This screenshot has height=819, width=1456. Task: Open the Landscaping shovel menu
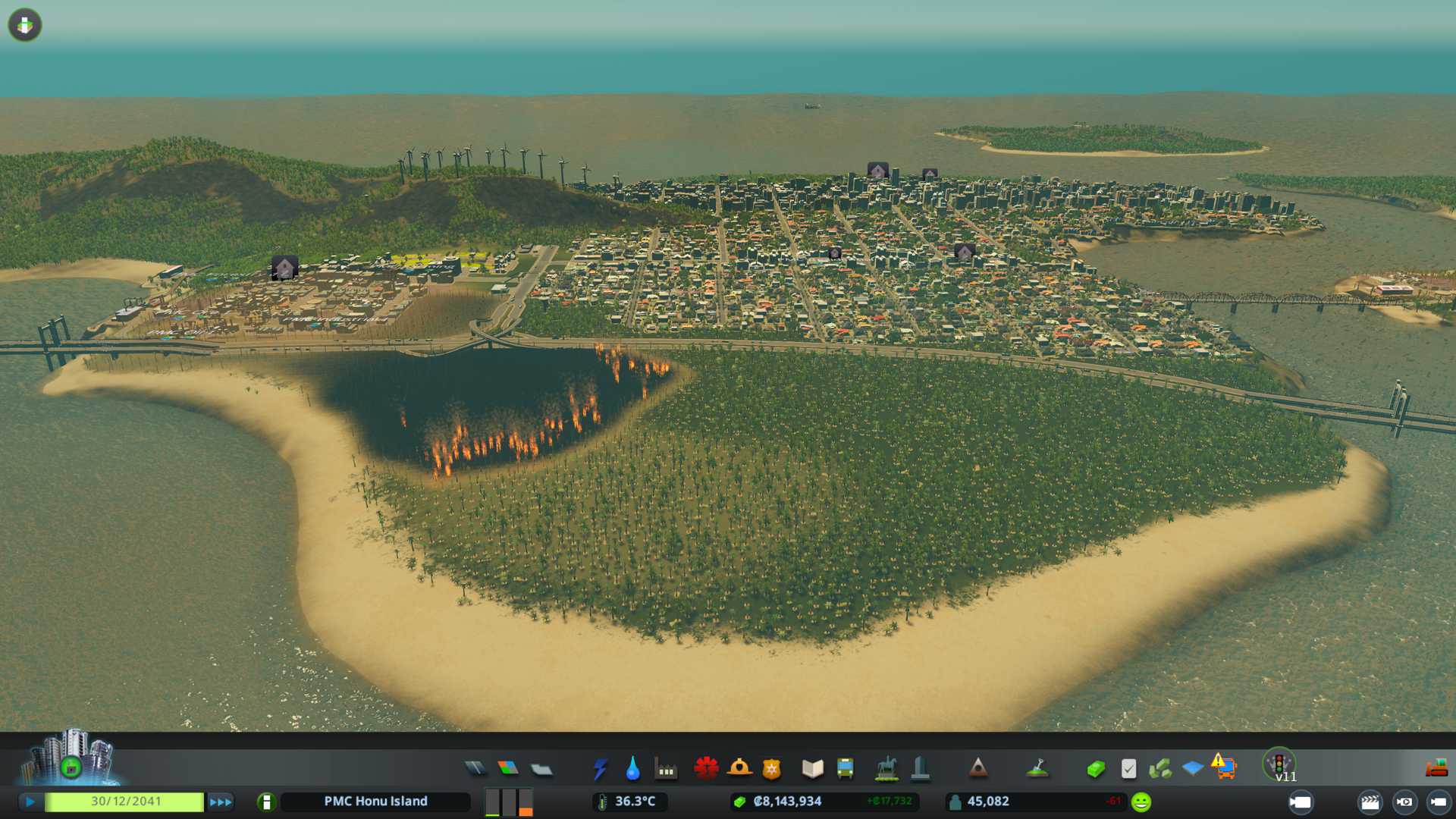click(1037, 769)
